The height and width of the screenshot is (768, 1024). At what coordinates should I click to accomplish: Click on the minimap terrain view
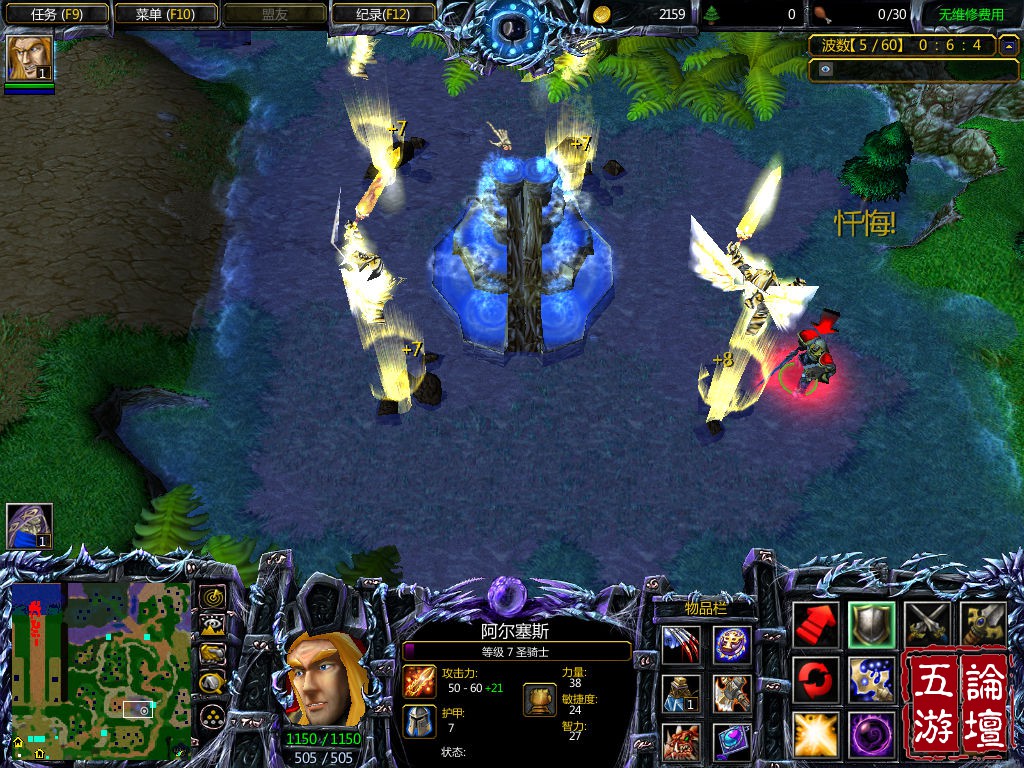click(99, 667)
